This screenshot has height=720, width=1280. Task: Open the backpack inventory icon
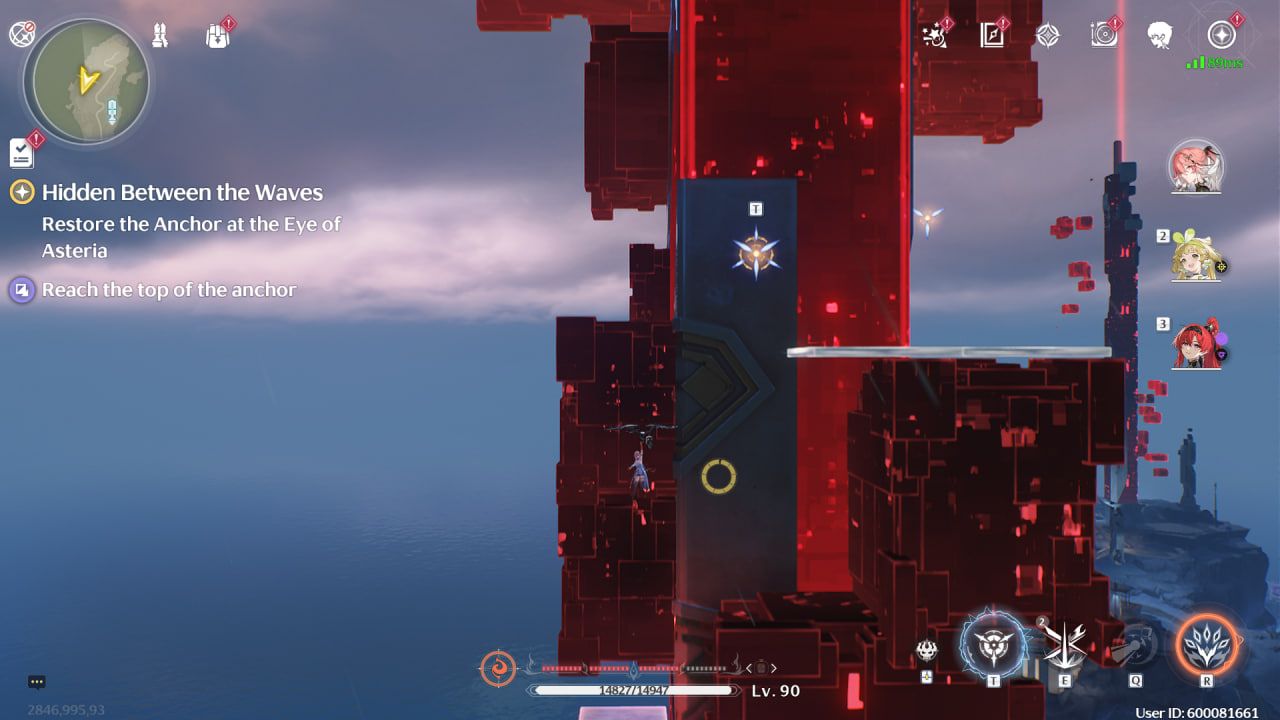click(217, 36)
